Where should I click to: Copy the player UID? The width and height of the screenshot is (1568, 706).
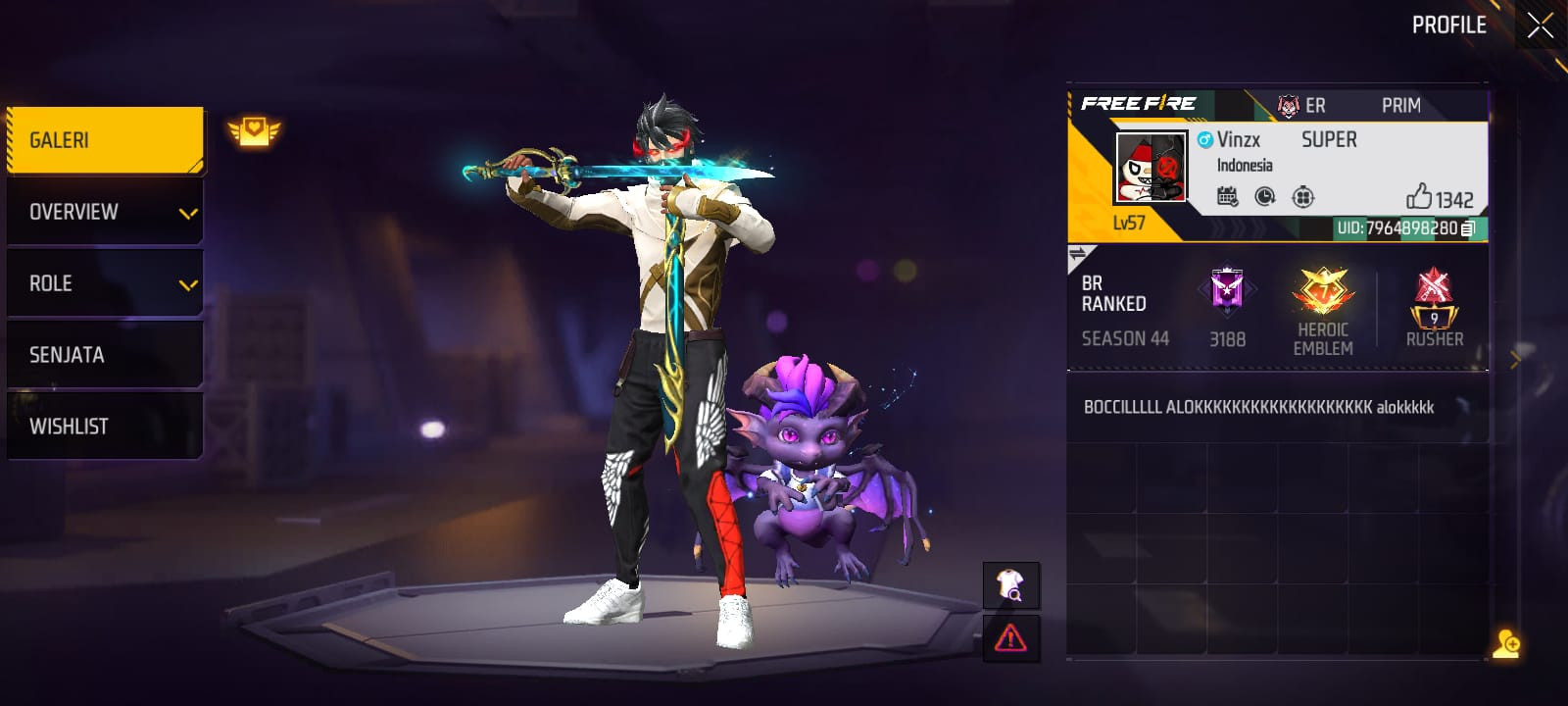(x=1468, y=228)
